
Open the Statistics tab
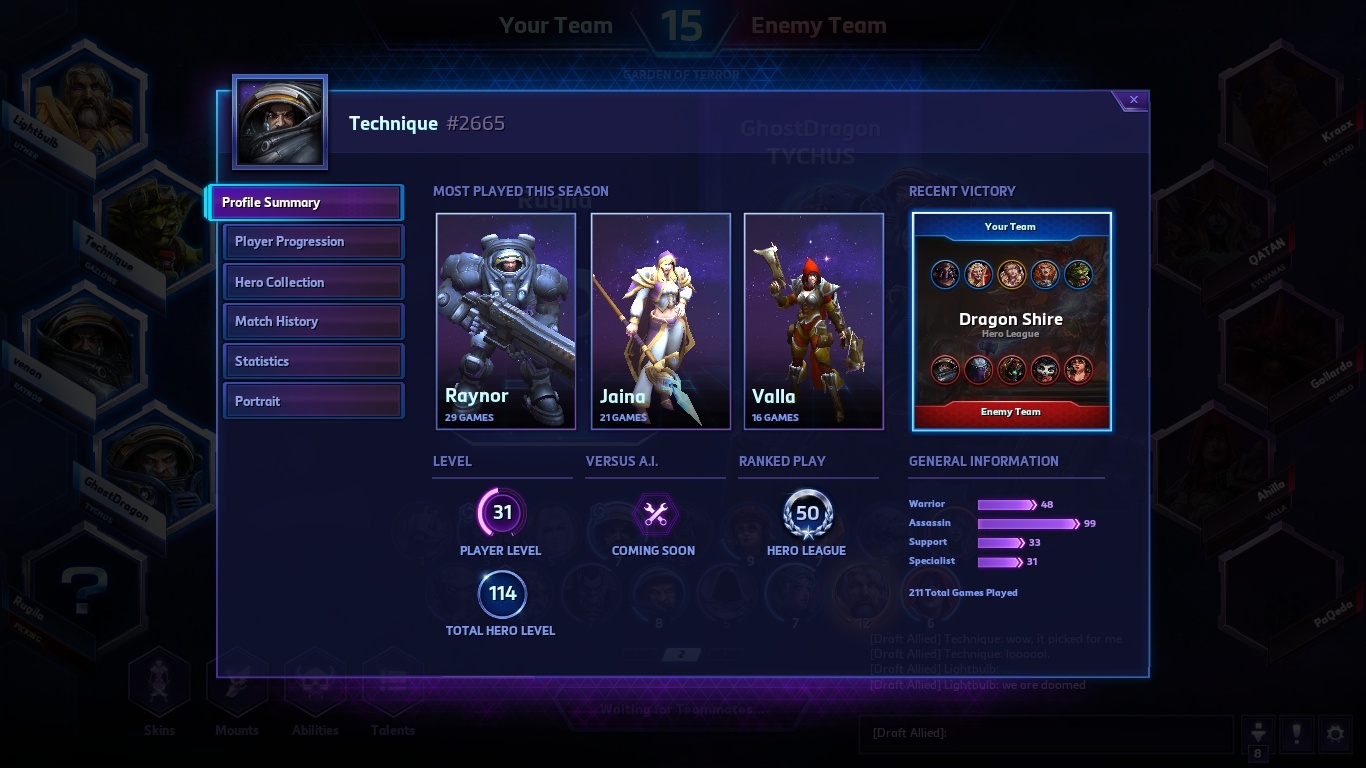(x=314, y=361)
